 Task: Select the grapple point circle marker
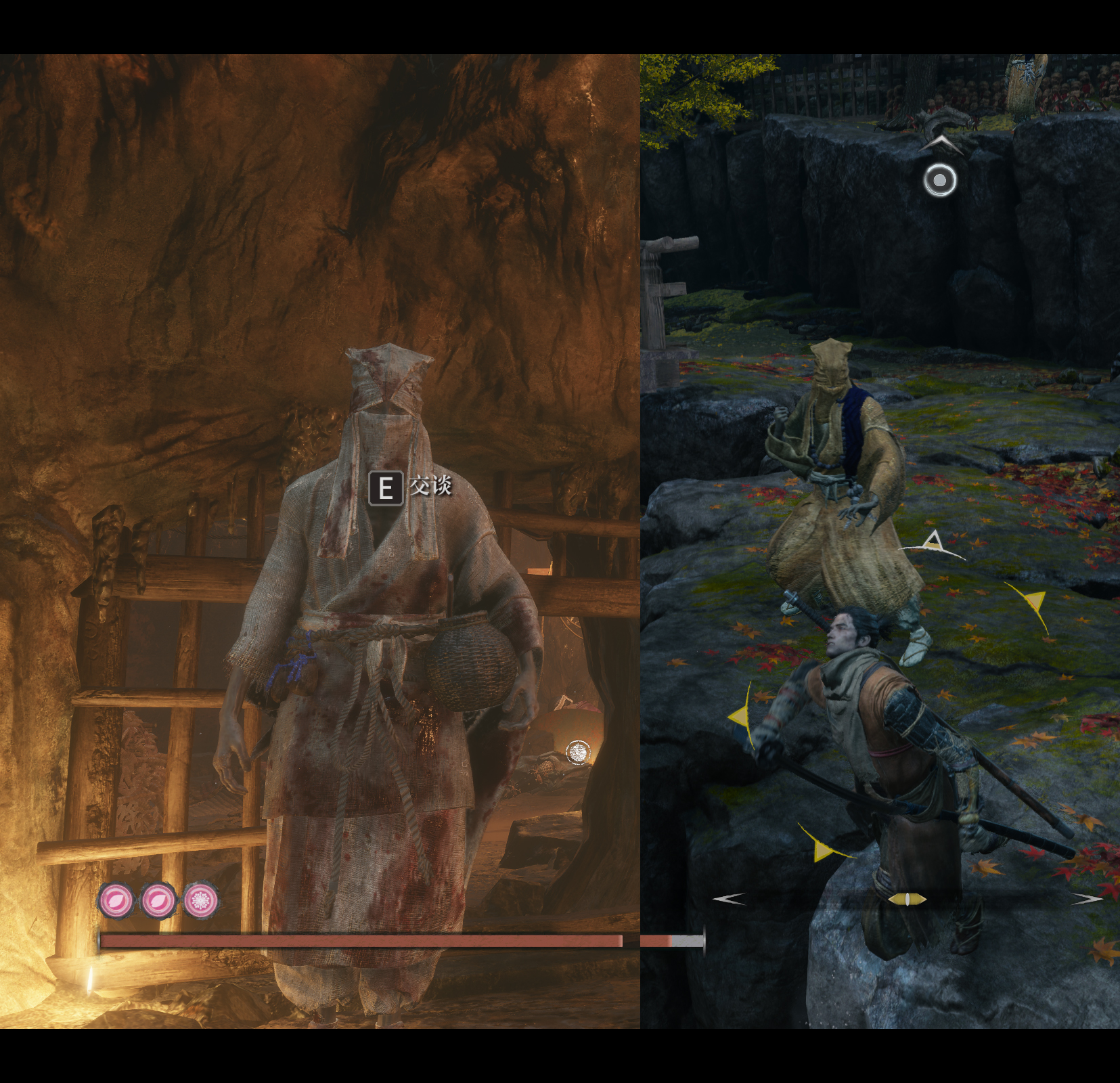pos(940,181)
